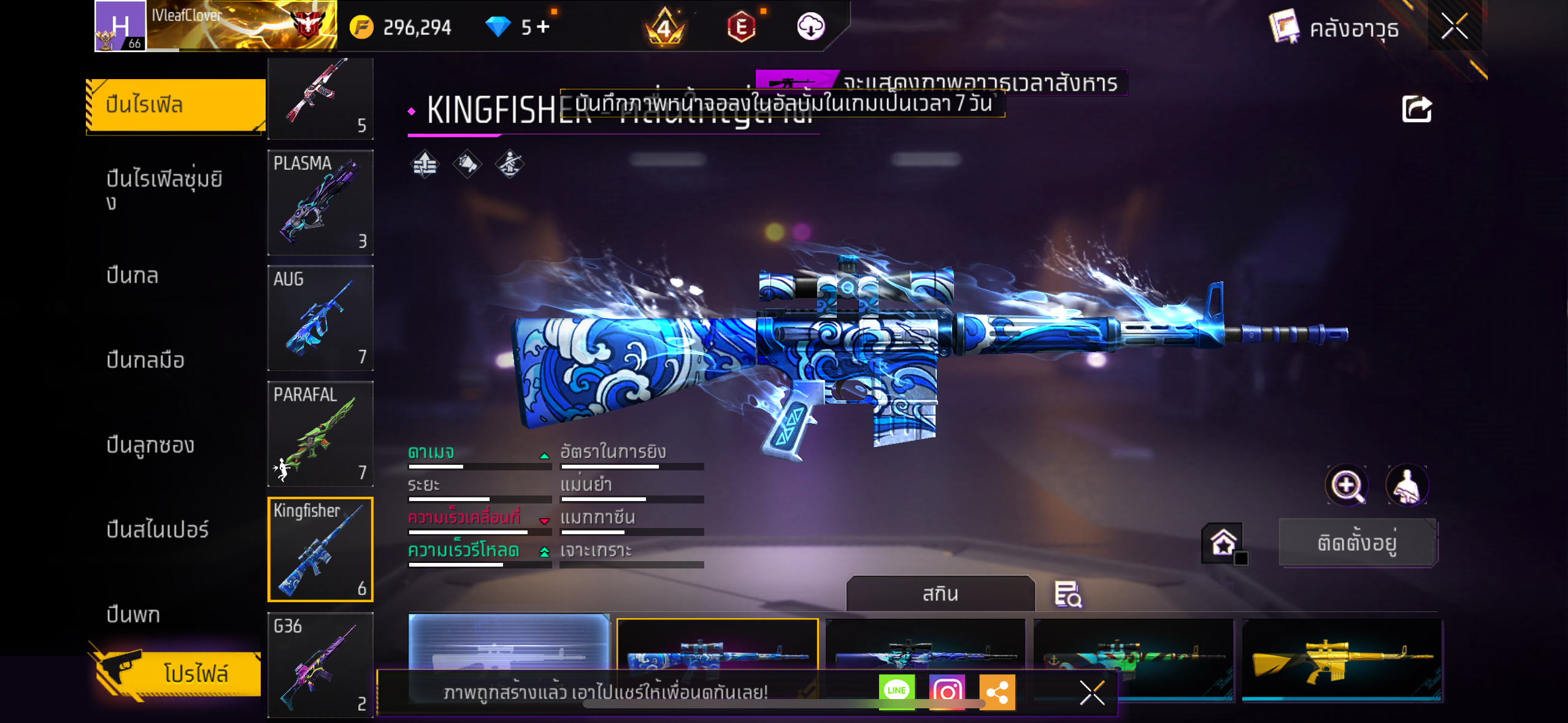Share screenshot via LINE
Viewport: 1568px width, 723px height.
pos(896,691)
